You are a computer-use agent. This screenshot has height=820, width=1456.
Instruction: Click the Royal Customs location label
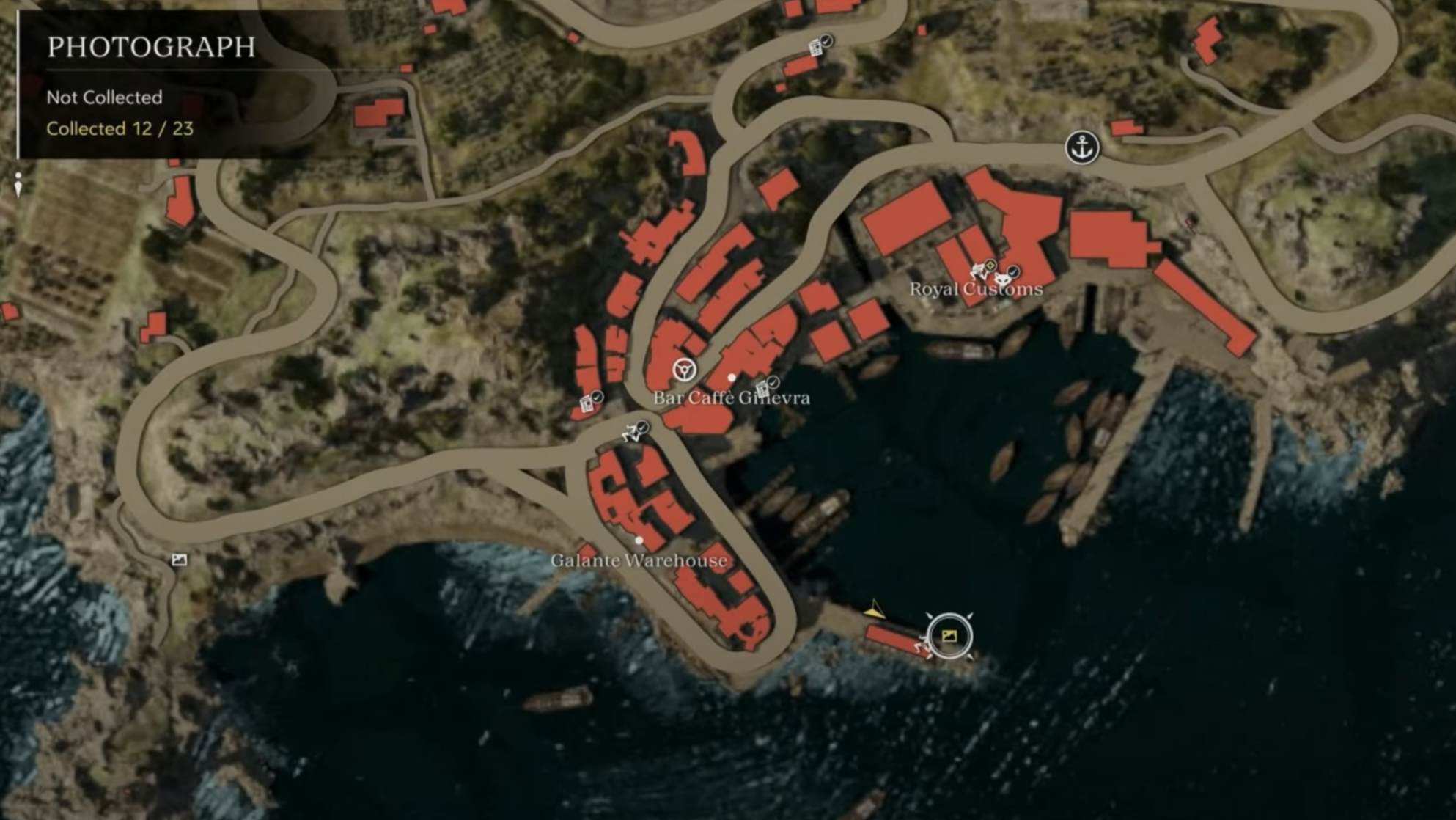coord(975,289)
